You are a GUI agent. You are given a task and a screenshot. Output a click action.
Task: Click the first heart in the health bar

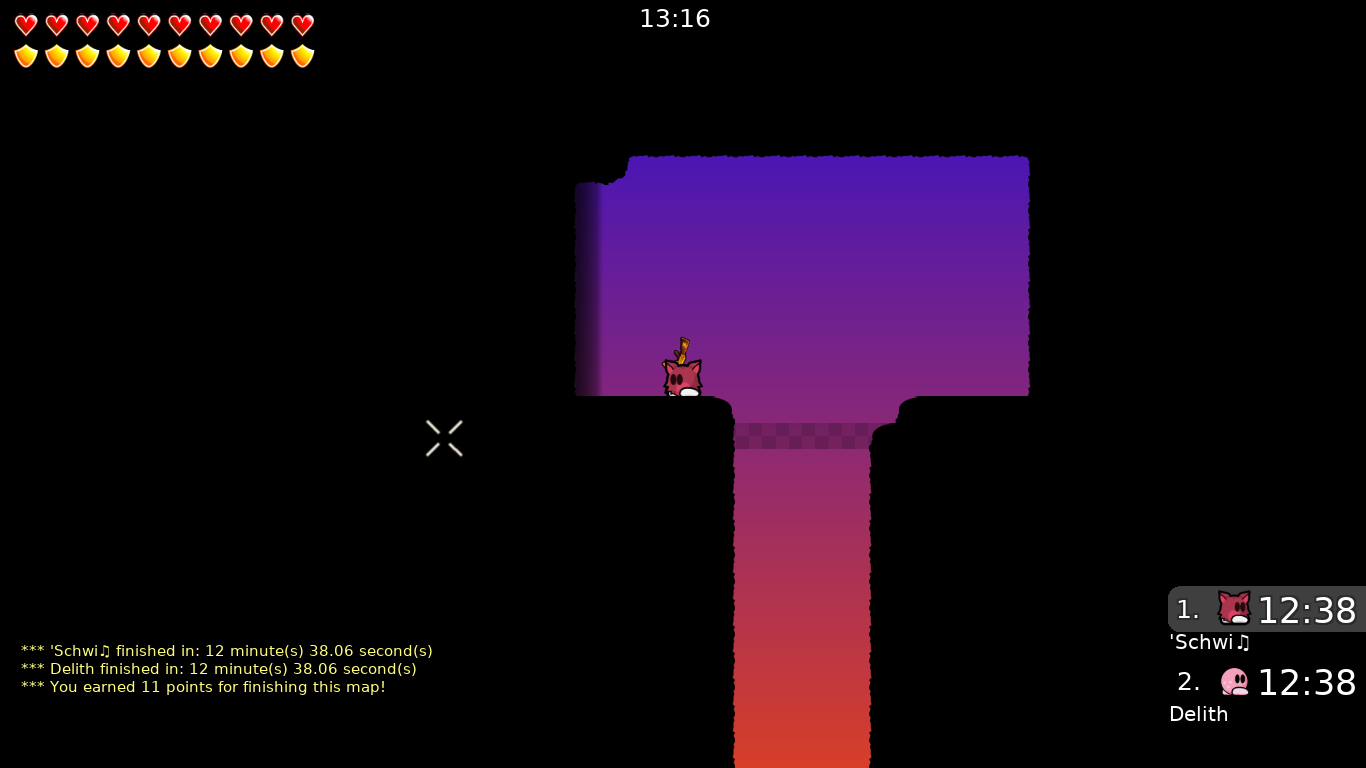tap(26, 24)
